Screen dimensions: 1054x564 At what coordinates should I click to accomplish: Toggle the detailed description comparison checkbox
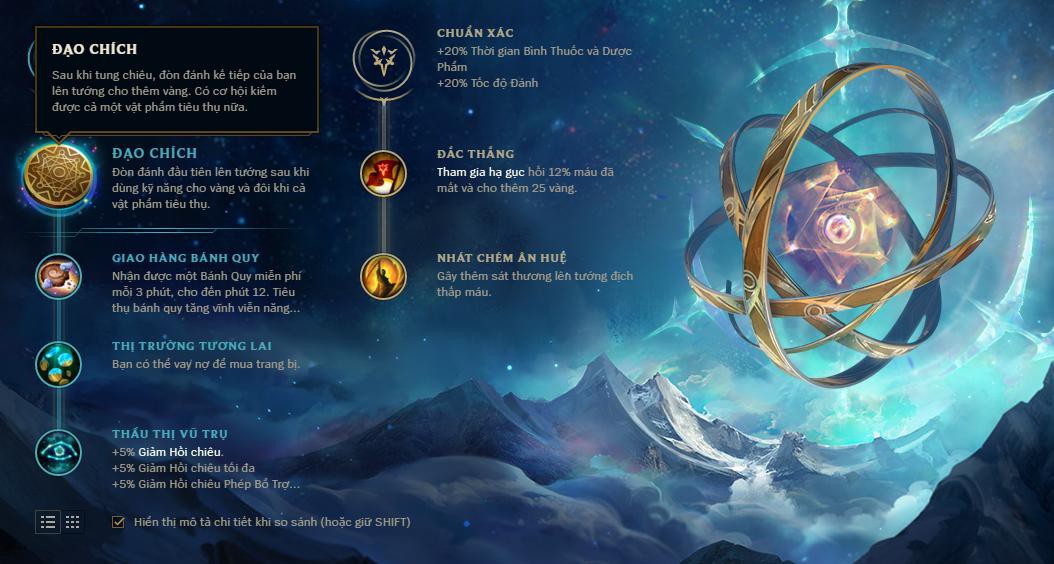point(119,522)
